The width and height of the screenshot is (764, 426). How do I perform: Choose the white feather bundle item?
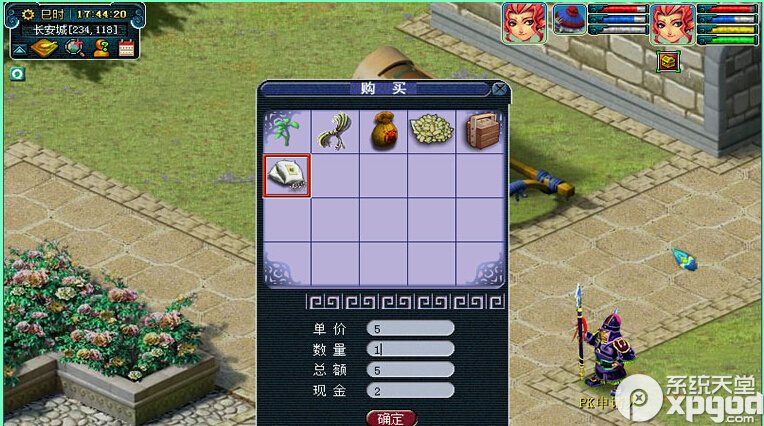tap(335, 130)
